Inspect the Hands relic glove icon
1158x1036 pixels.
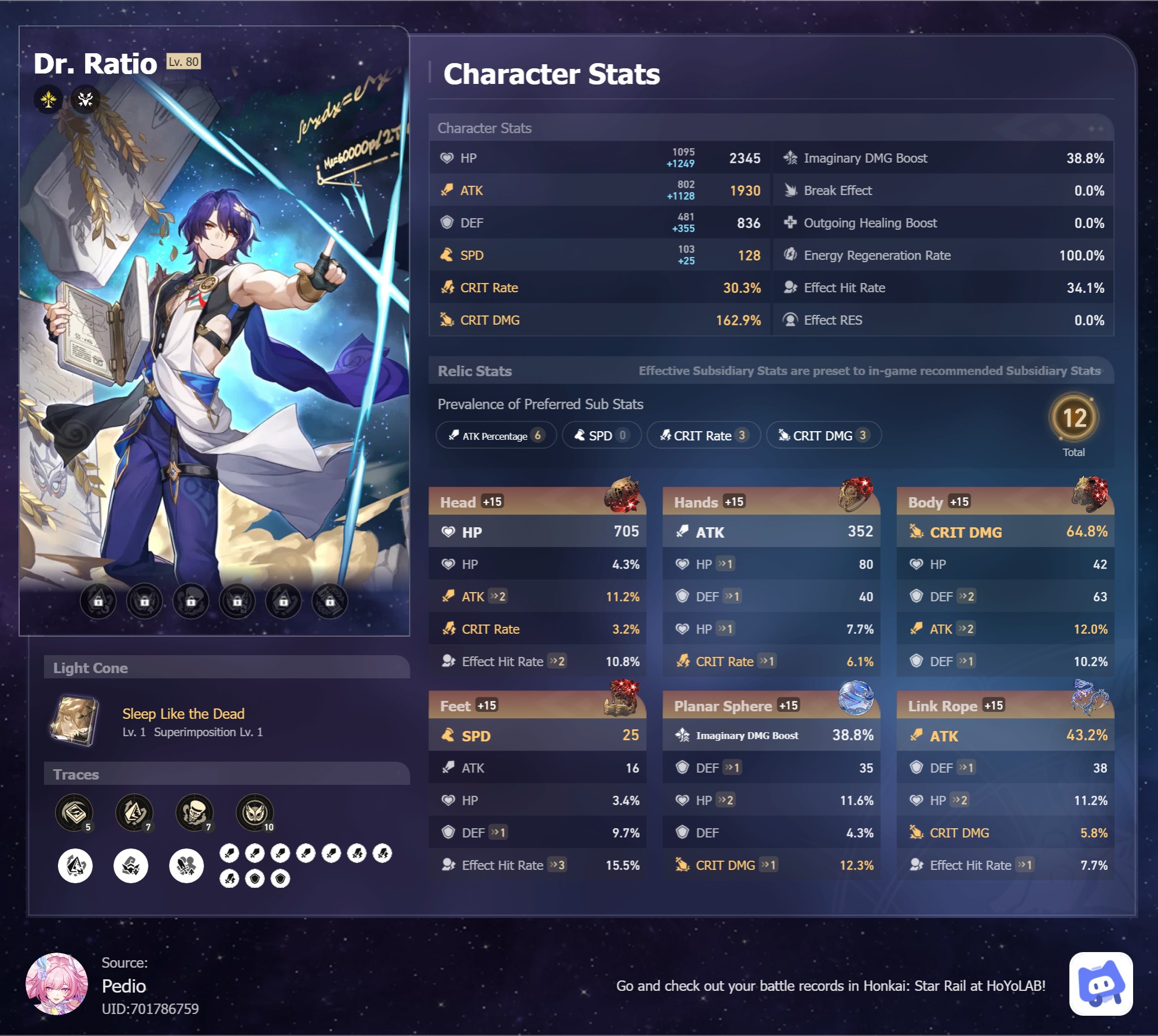856,494
